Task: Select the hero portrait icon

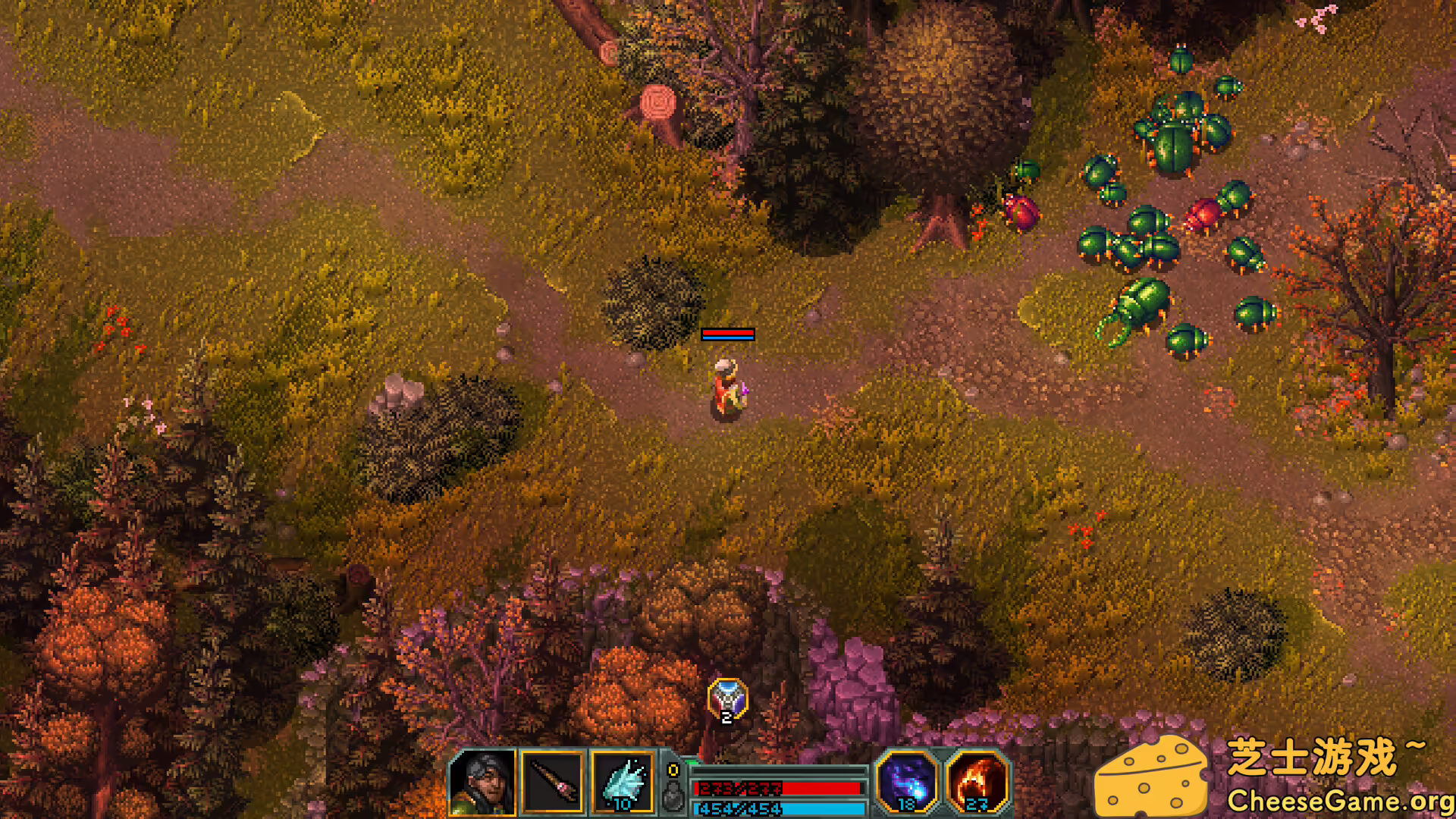Action: pos(488,782)
